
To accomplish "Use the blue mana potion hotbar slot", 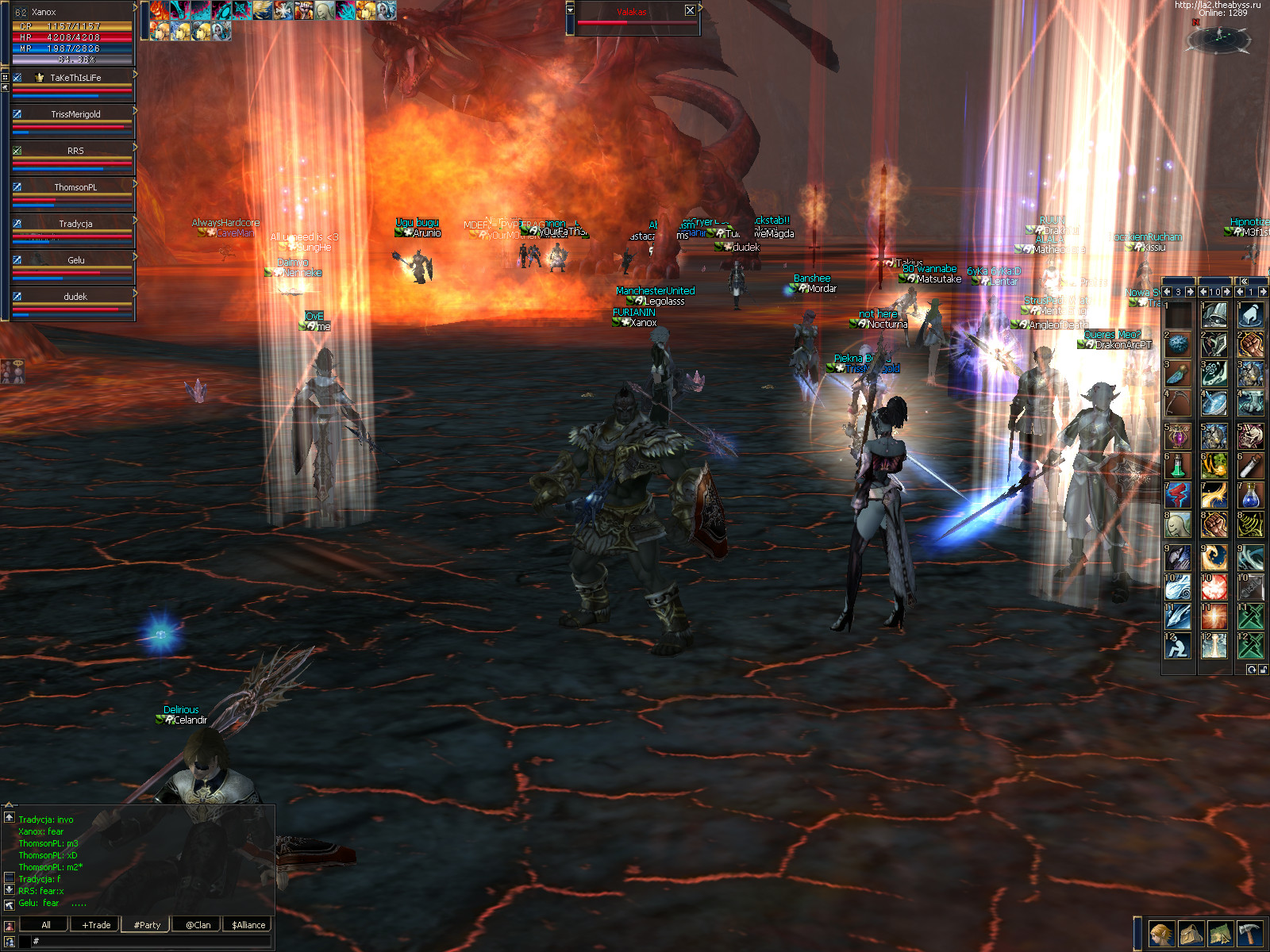I will 1250,496.
